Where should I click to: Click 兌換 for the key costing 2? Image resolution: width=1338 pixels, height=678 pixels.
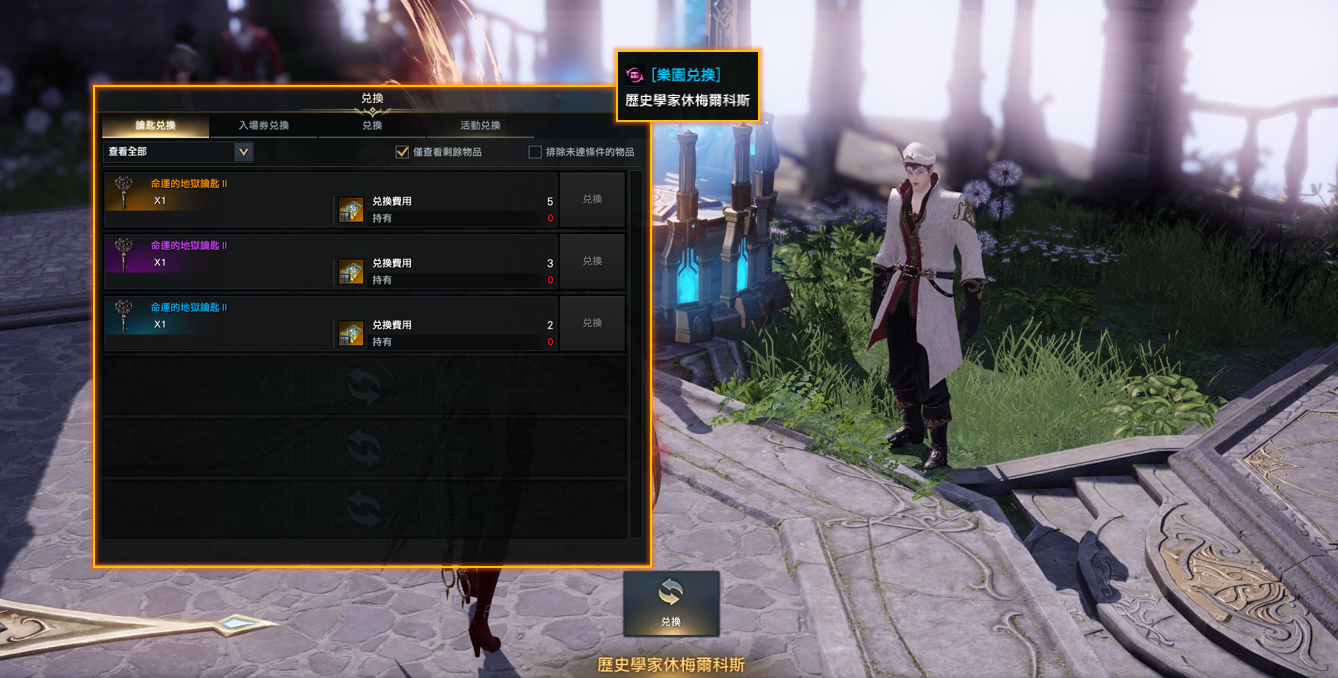coord(592,323)
